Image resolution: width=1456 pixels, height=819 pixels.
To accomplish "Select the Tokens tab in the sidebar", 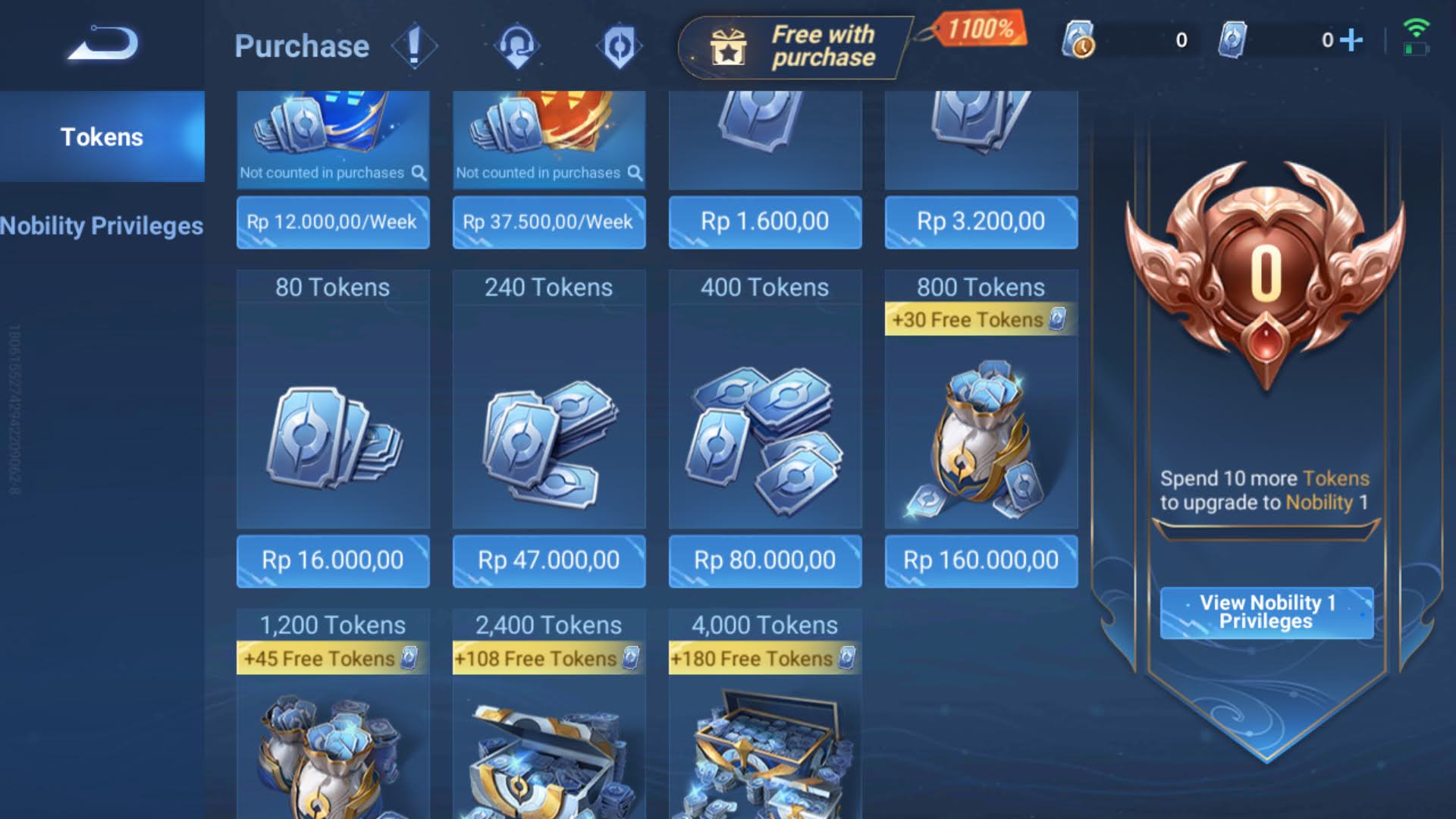I will pos(101,137).
